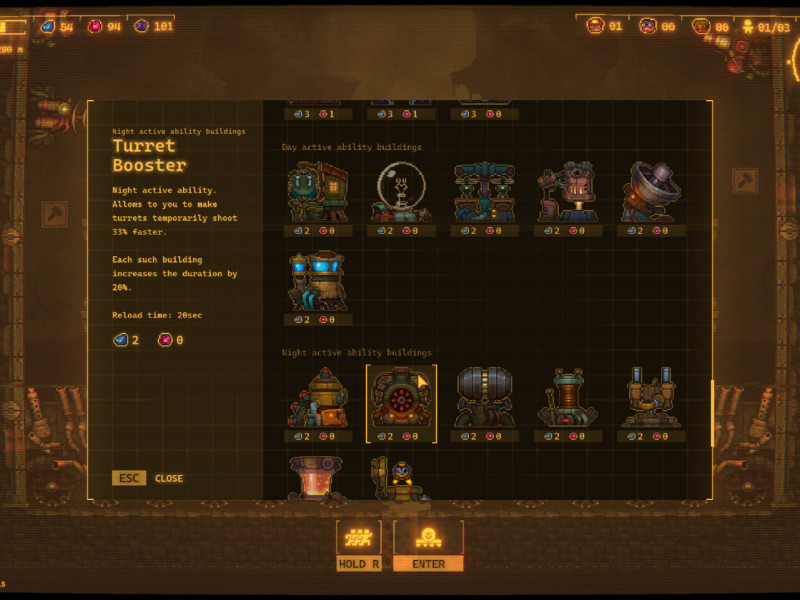Click the hammer icon left of the panel
The height and width of the screenshot is (600, 800).
[x=54, y=213]
